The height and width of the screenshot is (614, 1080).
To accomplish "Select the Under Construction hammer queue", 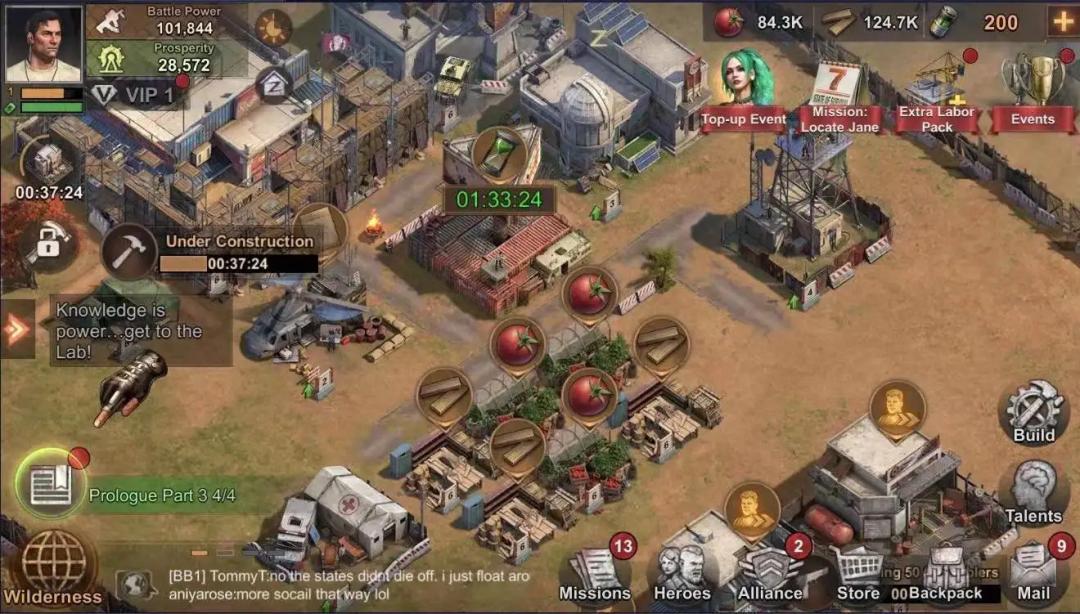I will (x=130, y=250).
